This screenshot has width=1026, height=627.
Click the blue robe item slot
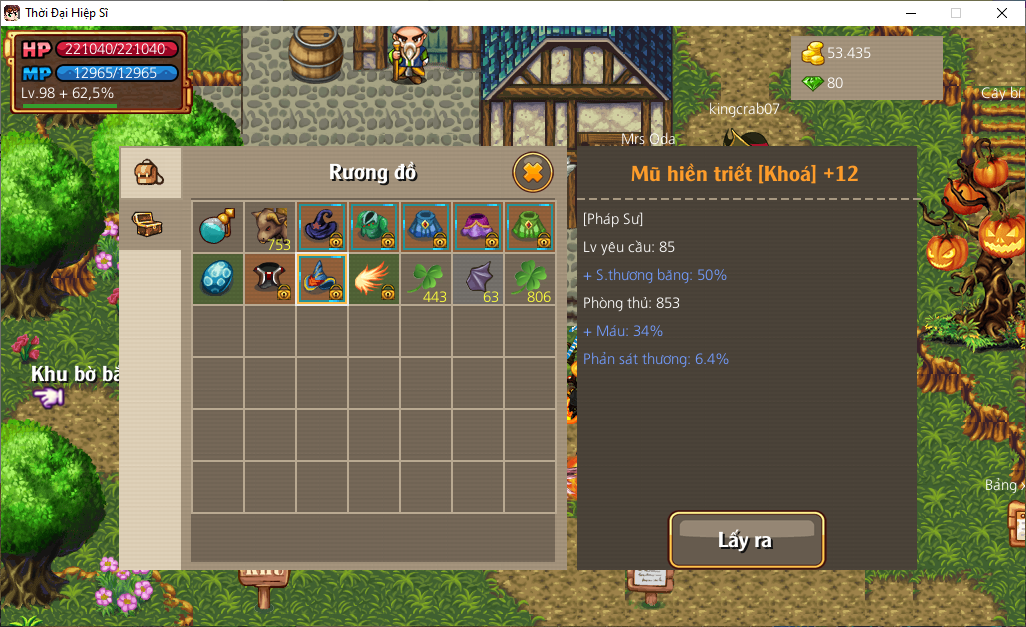coord(426,227)
